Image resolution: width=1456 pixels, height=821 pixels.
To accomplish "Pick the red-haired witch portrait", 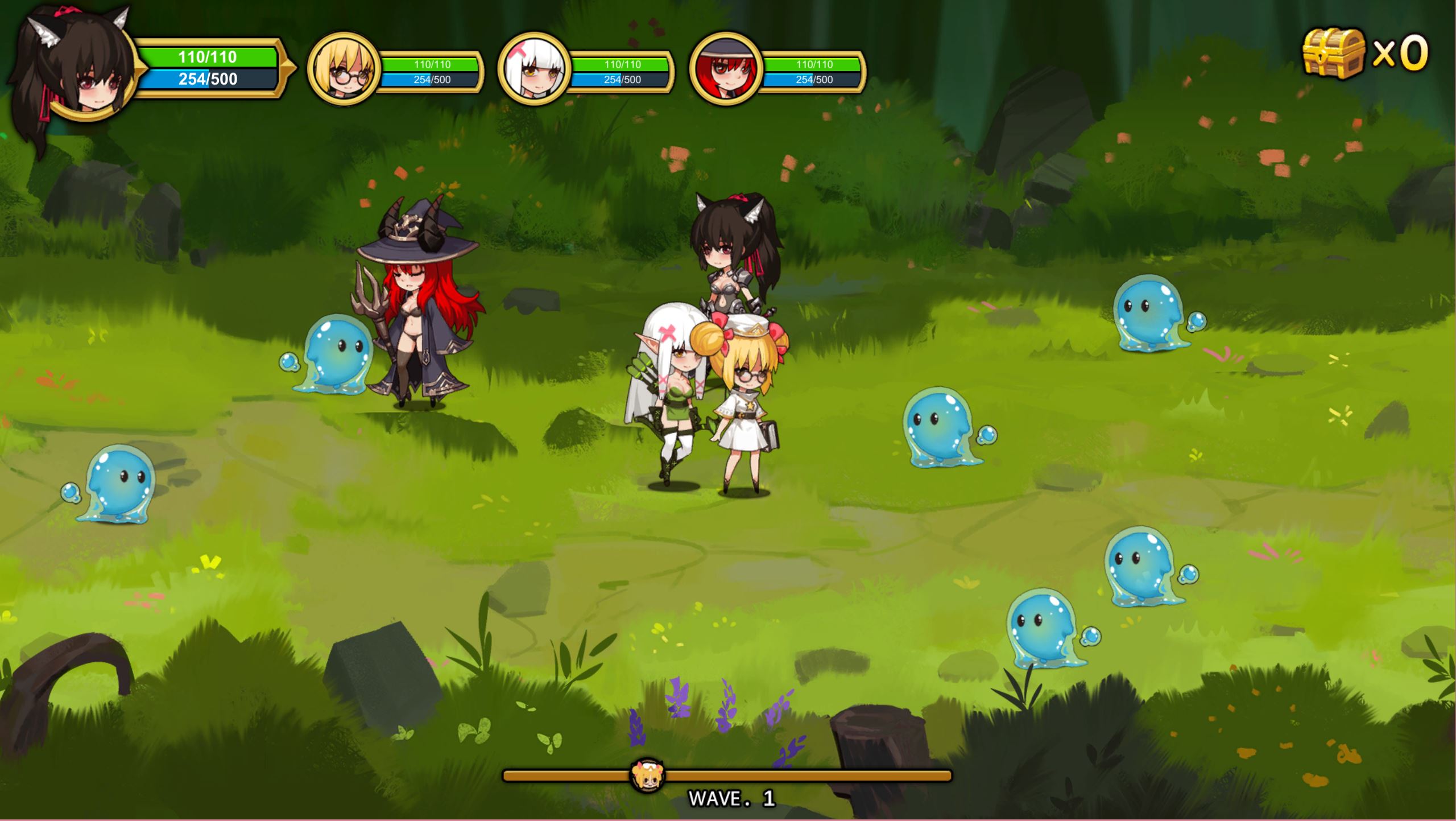I will pos(725,69).
